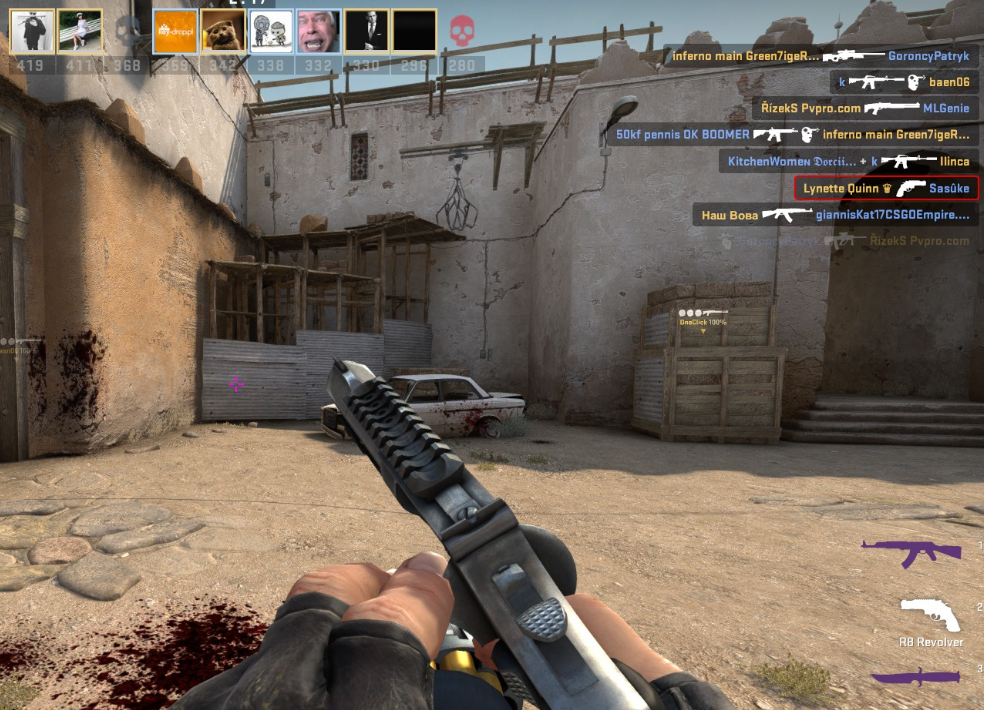The height and width of the screenshot is (710, 984).
Task: Click the Ilinca kill feed entry
Action: pos(848,161)
